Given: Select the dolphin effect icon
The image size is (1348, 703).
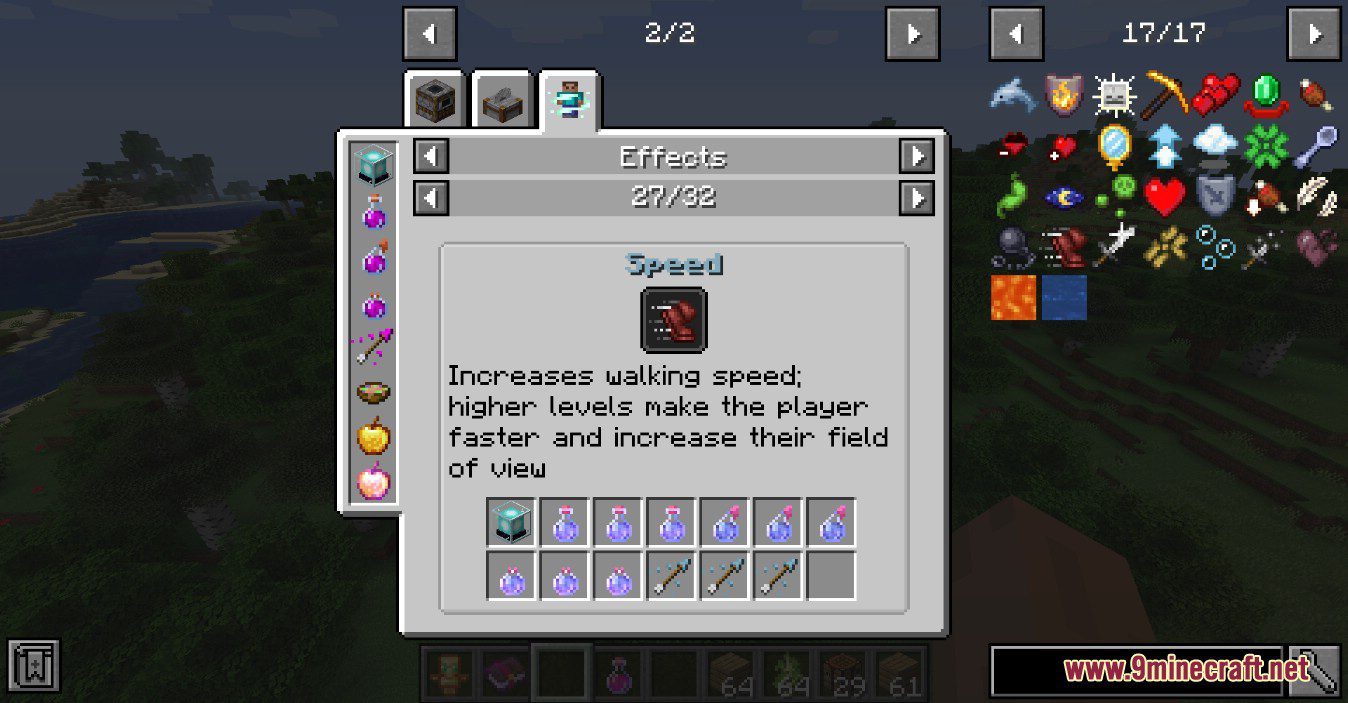Looking at the screenshot, I should point(1012,95).
